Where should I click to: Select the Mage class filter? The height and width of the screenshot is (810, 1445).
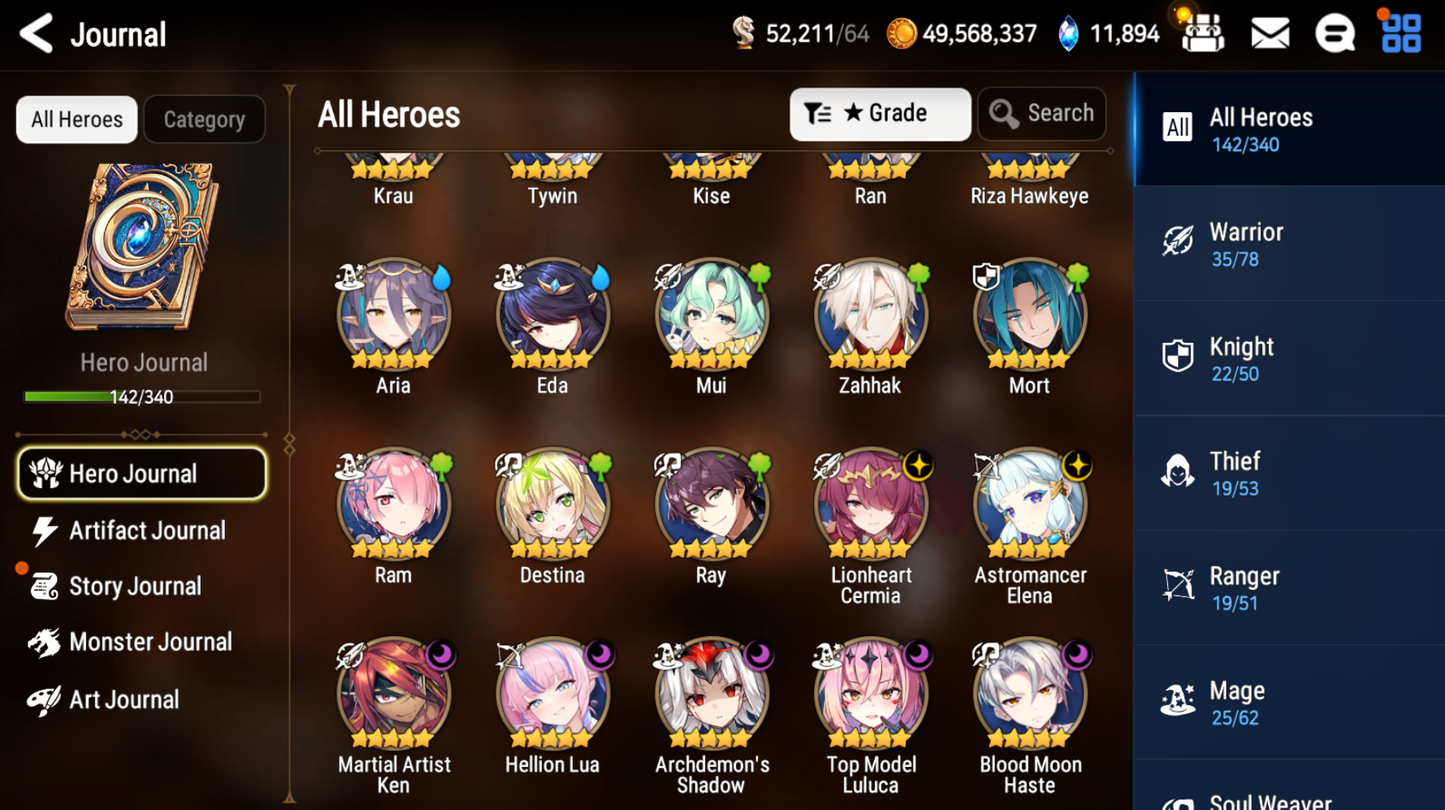click(1288, 703)
